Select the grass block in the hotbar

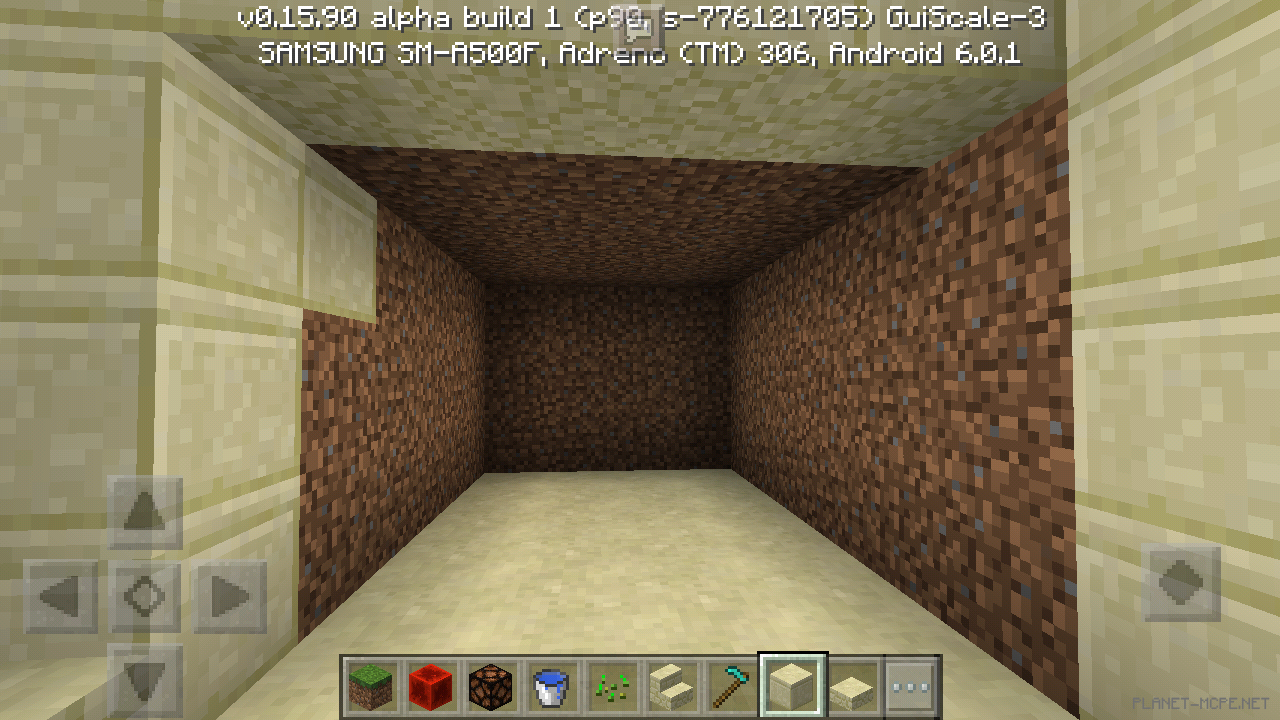(370, 687)
